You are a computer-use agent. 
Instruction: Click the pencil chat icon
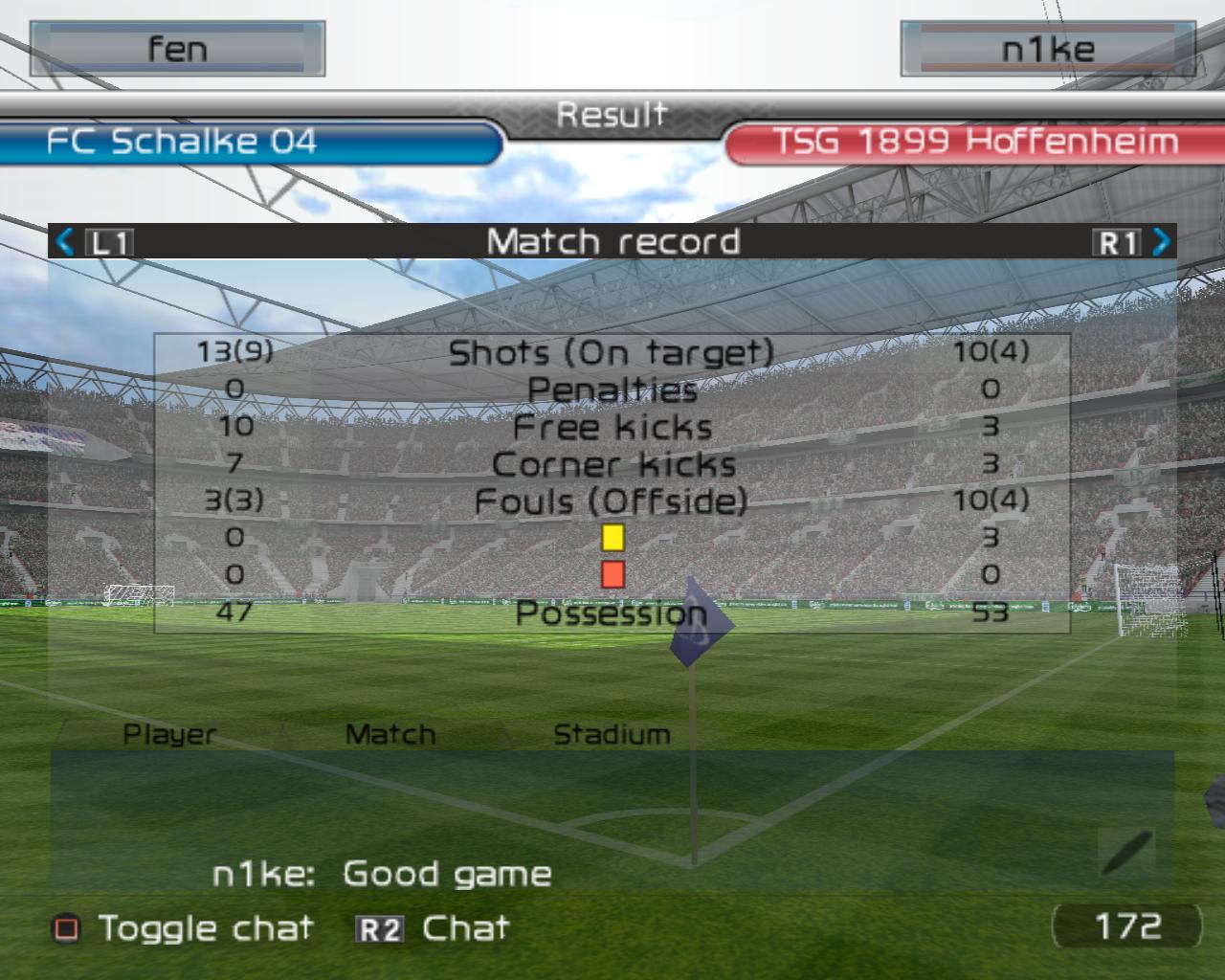click(1127, 852)
